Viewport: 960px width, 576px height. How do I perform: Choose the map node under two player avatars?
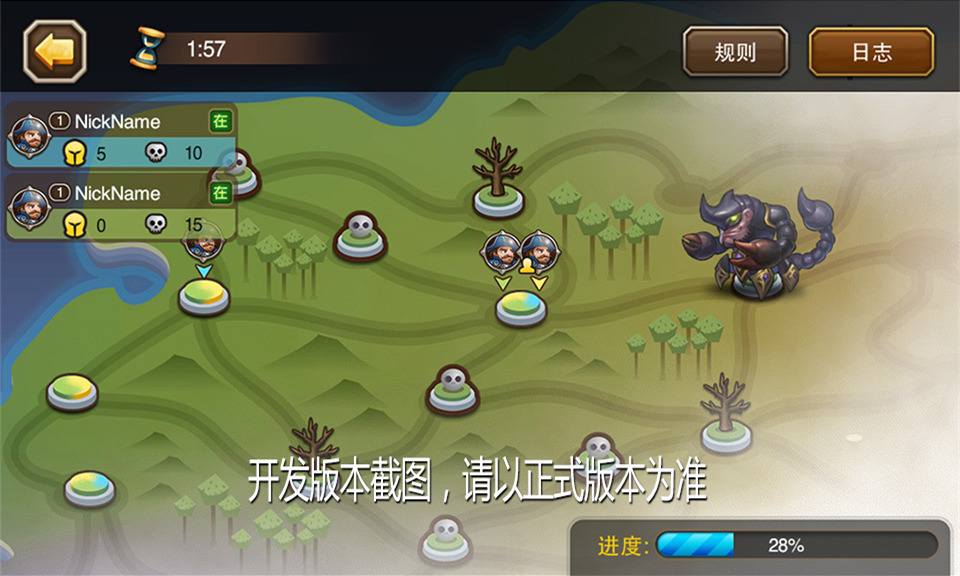[x=521, y=308]
